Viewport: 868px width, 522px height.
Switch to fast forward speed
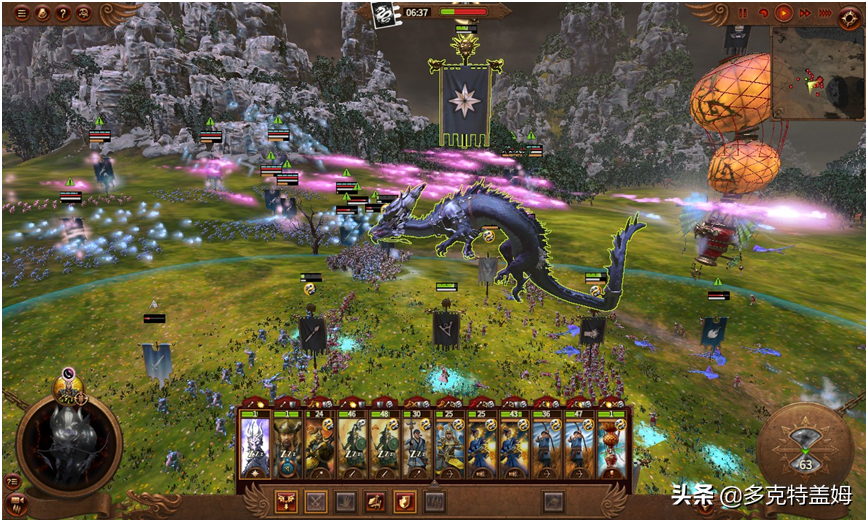pos(804,13)
